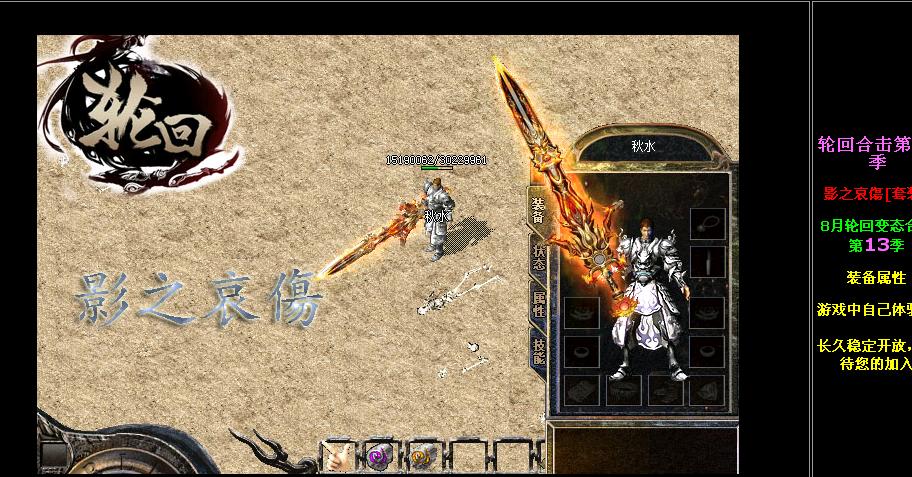Open the 状态 status tab

point(538,257)
